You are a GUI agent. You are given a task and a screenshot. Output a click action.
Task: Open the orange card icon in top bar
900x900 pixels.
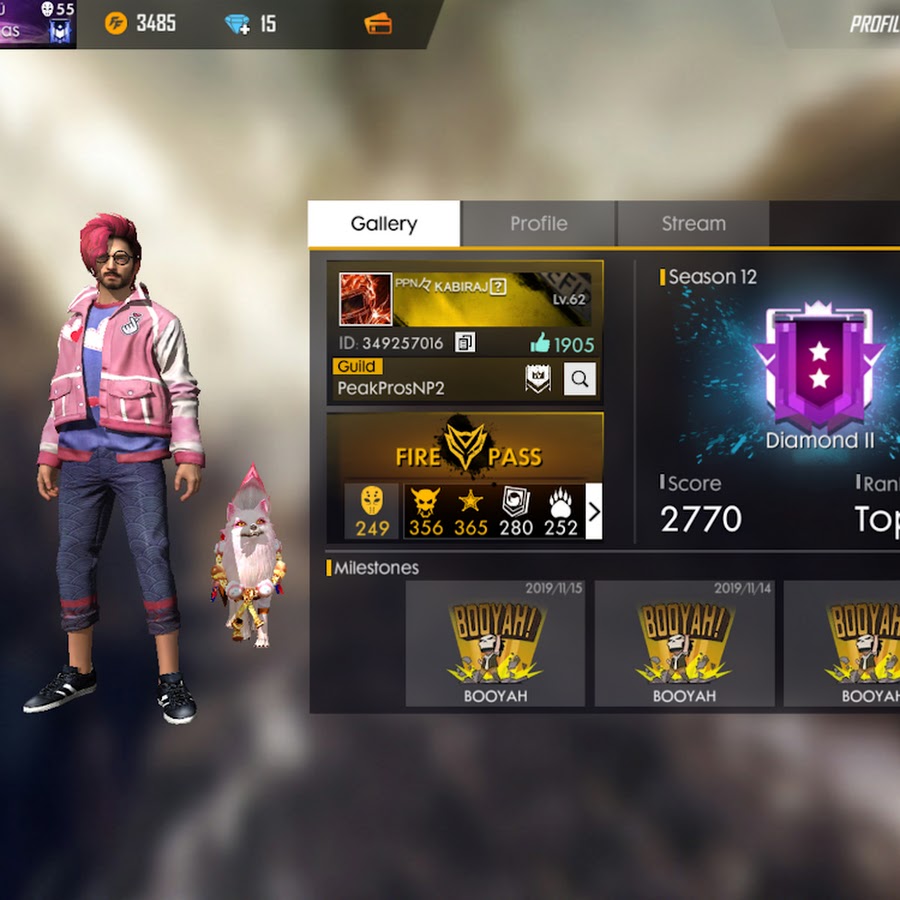tap(377, 23)
